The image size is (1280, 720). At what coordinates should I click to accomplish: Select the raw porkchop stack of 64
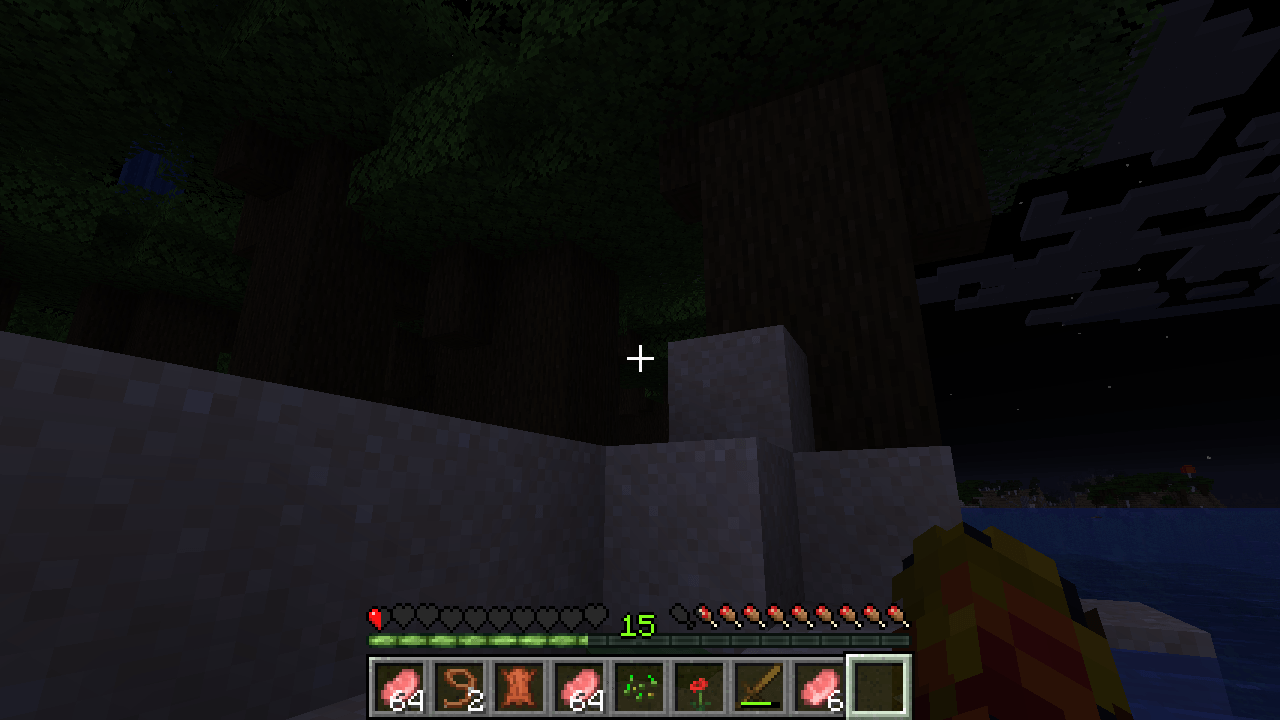pyautogui.click(x=397, y=684)
